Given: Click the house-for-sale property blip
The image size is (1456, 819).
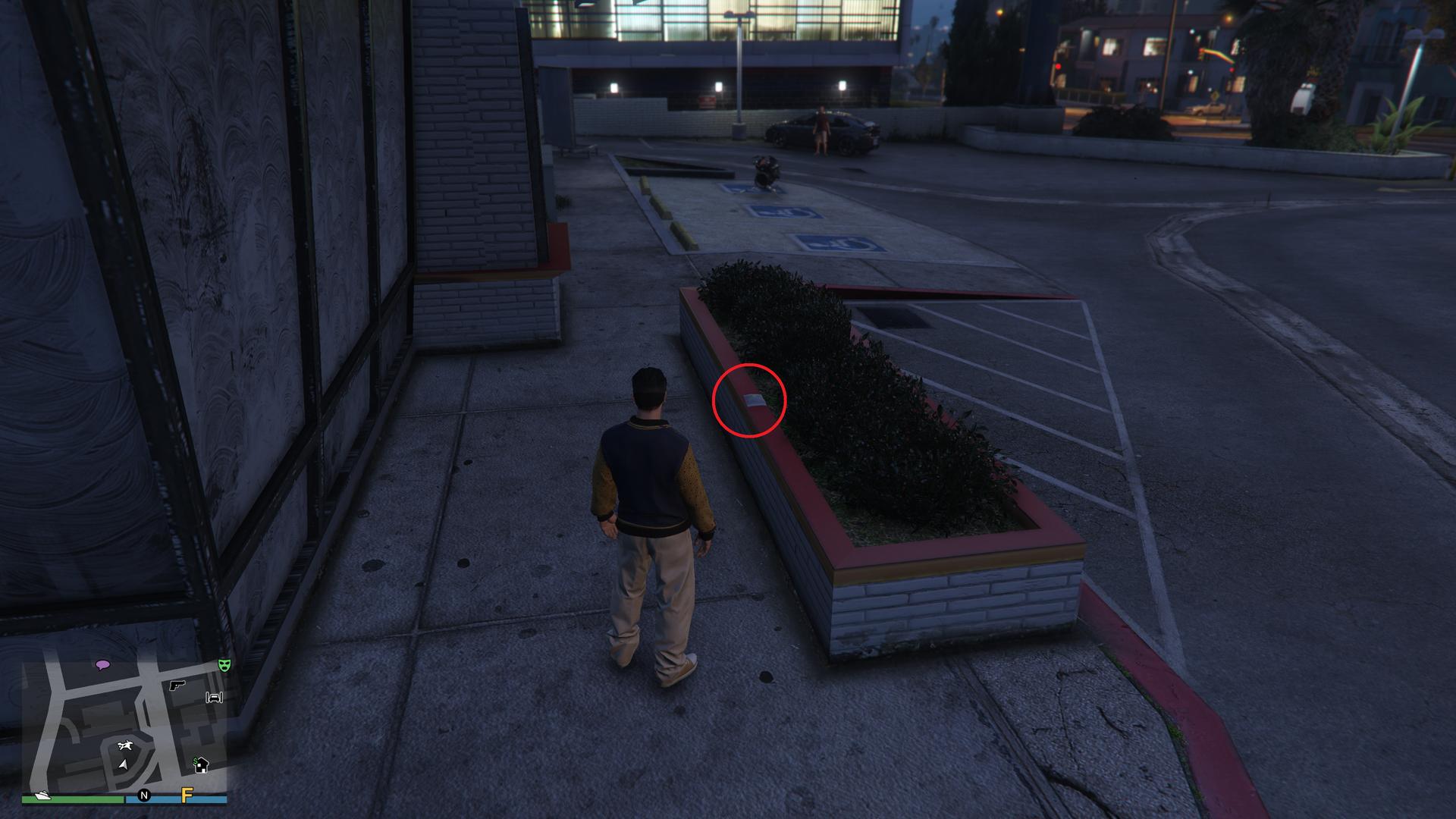Looking at the screenshot, I should 201,764.
